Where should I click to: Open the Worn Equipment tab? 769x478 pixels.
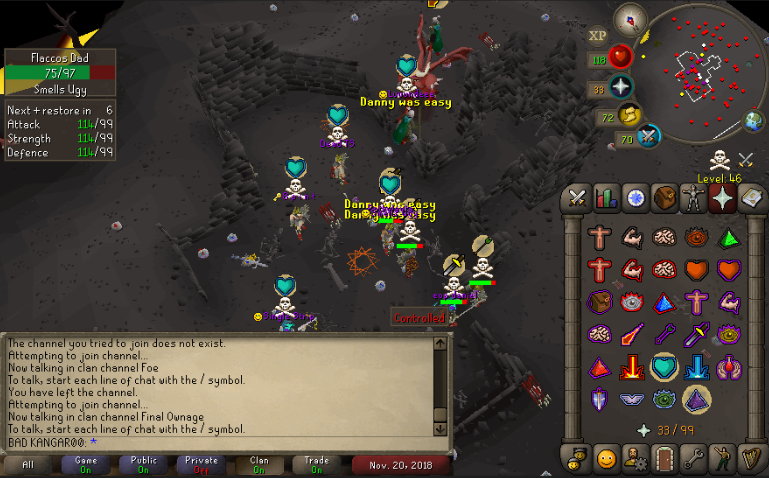(x=692, y=198)
